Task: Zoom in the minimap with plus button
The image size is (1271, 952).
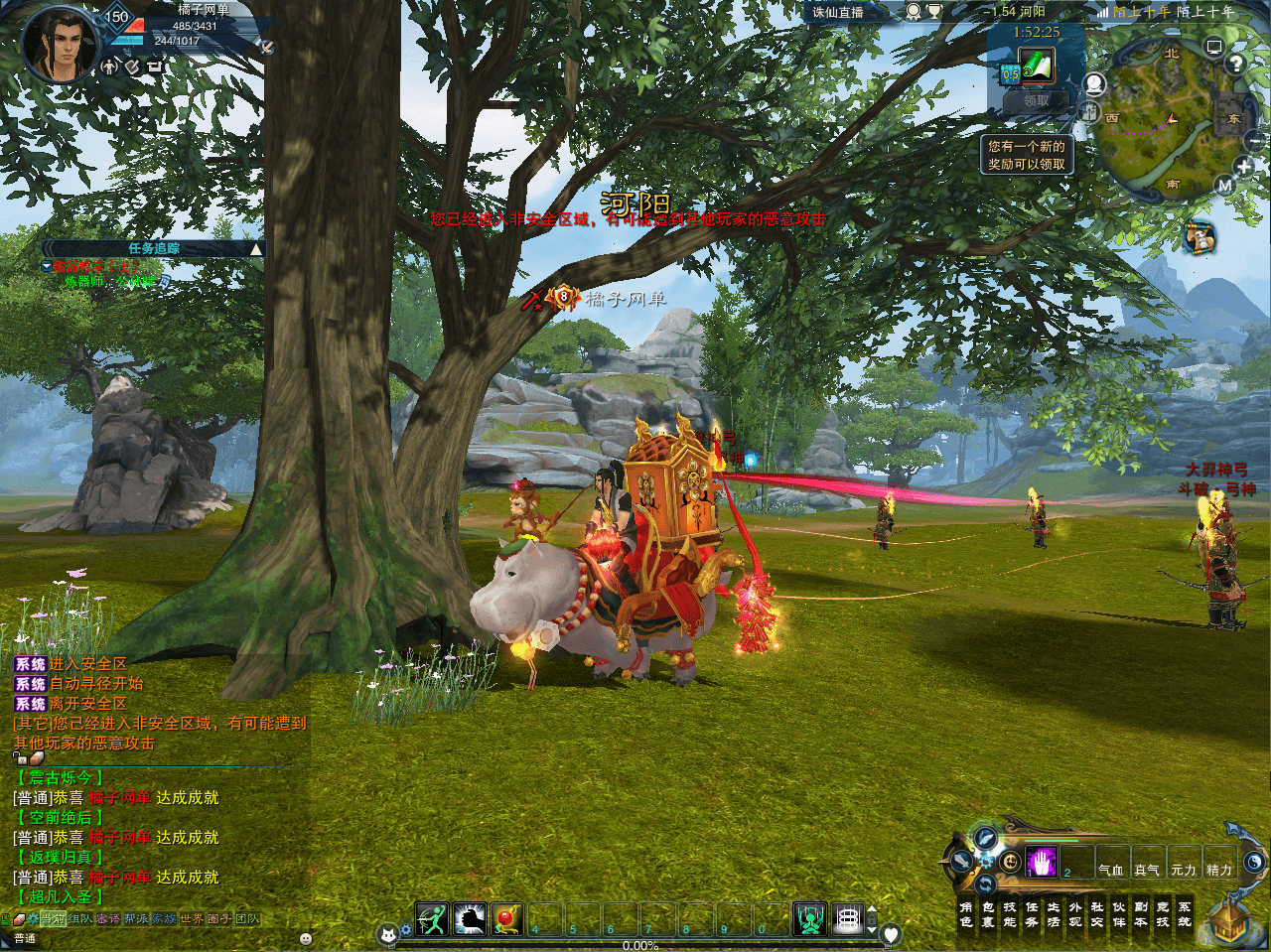Action: point(1243,167)
